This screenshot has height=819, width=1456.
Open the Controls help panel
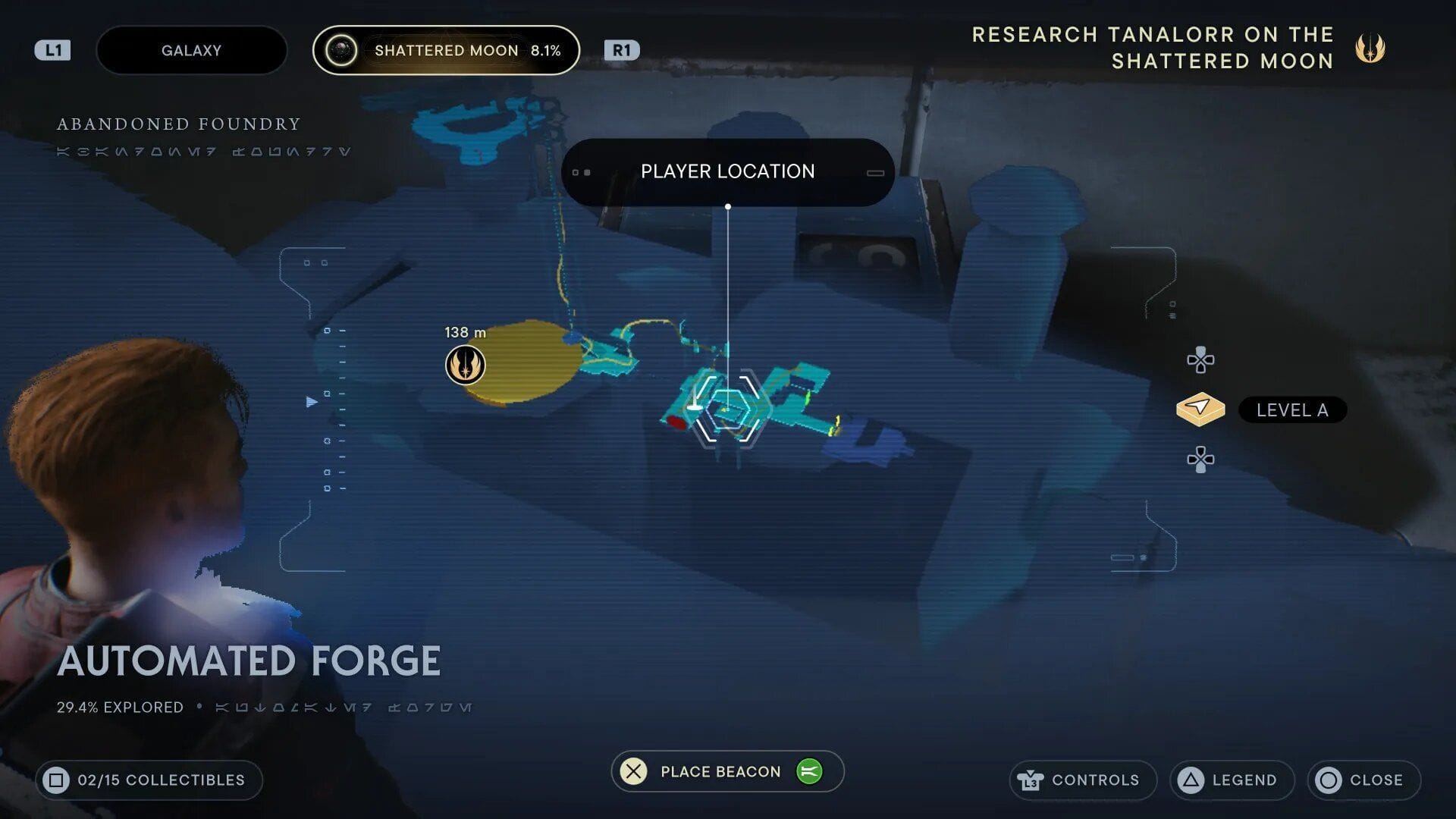pyautogui.click(x=1082, y=780)
